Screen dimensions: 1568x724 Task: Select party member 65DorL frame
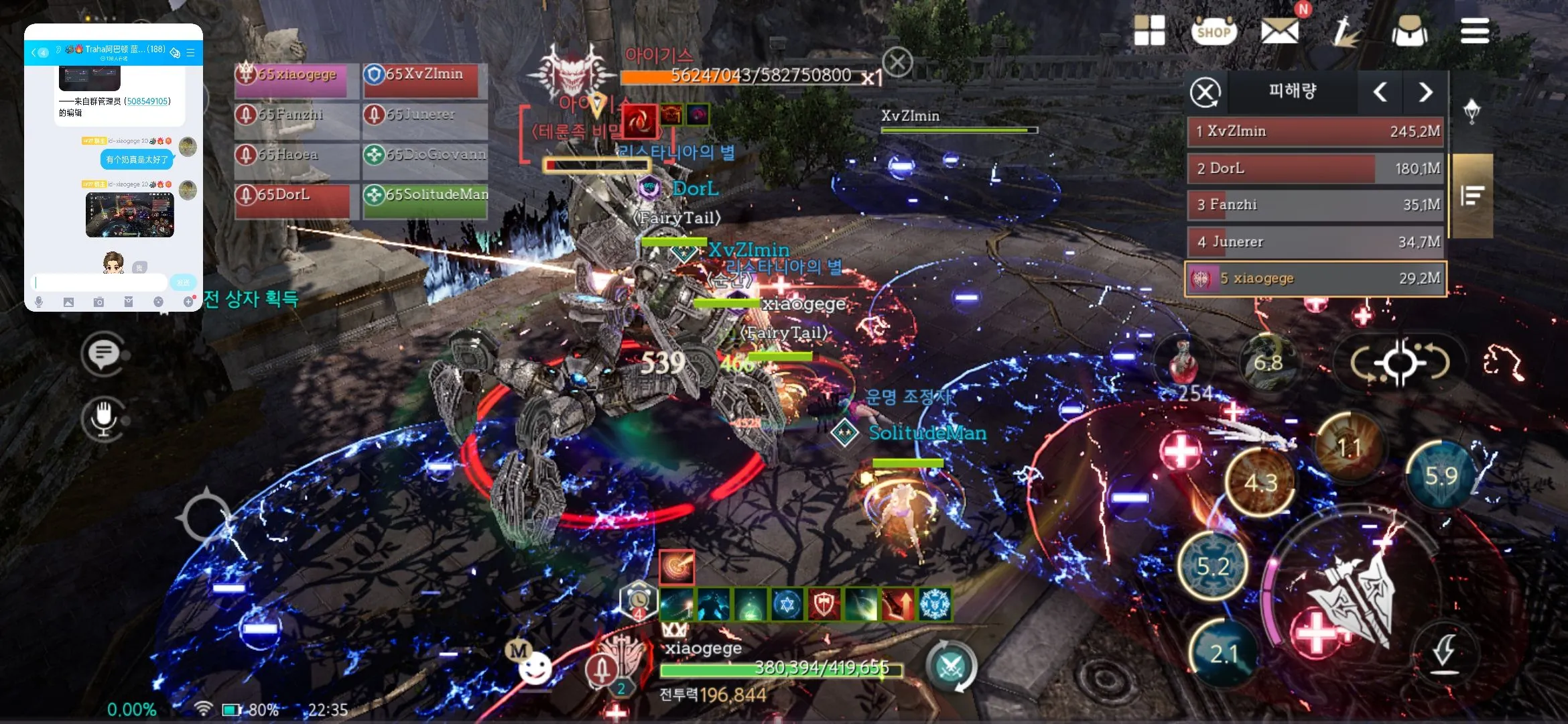click(293, 200)
